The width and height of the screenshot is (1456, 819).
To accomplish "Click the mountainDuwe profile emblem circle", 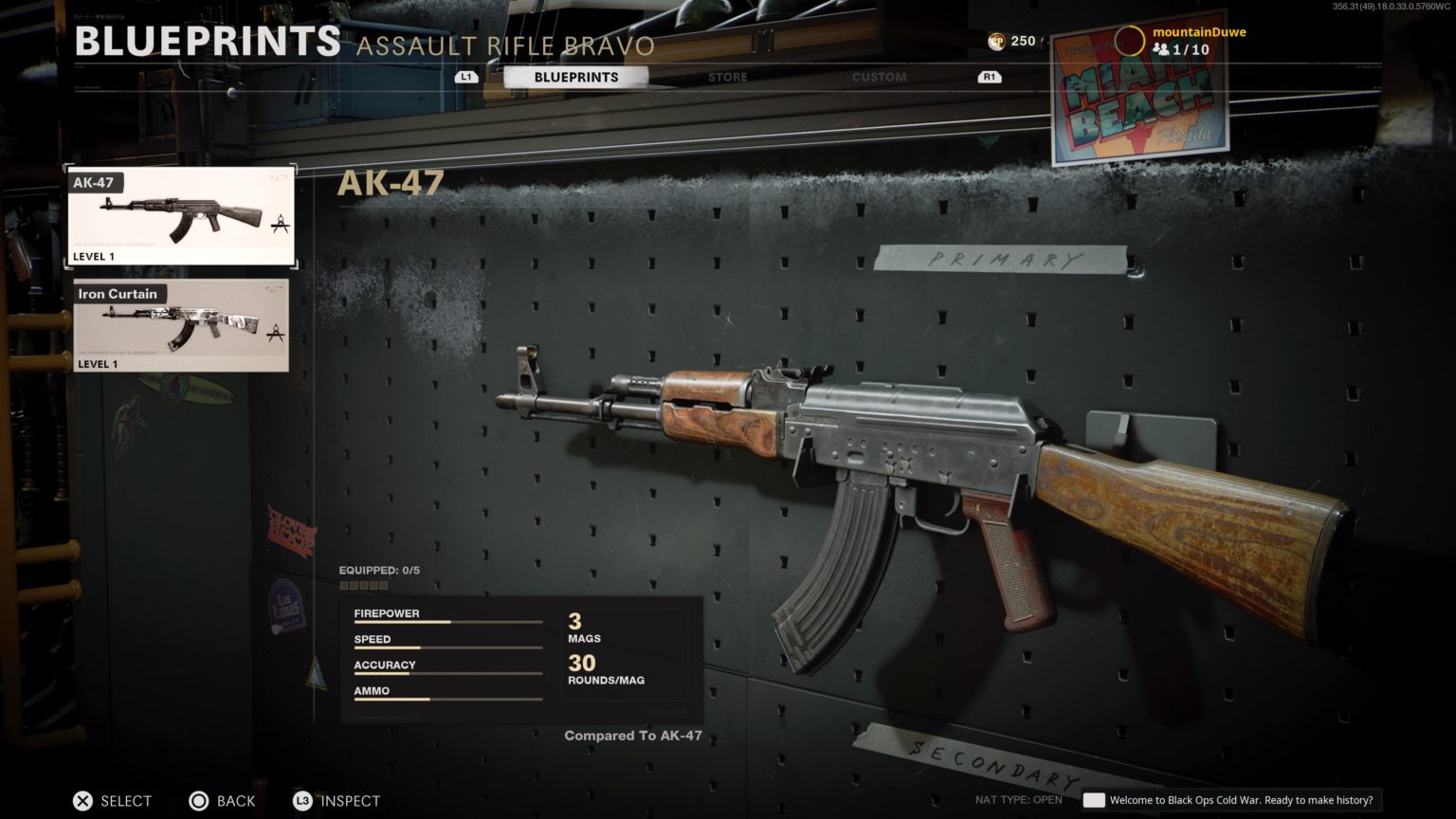I will click(1130, 41).
